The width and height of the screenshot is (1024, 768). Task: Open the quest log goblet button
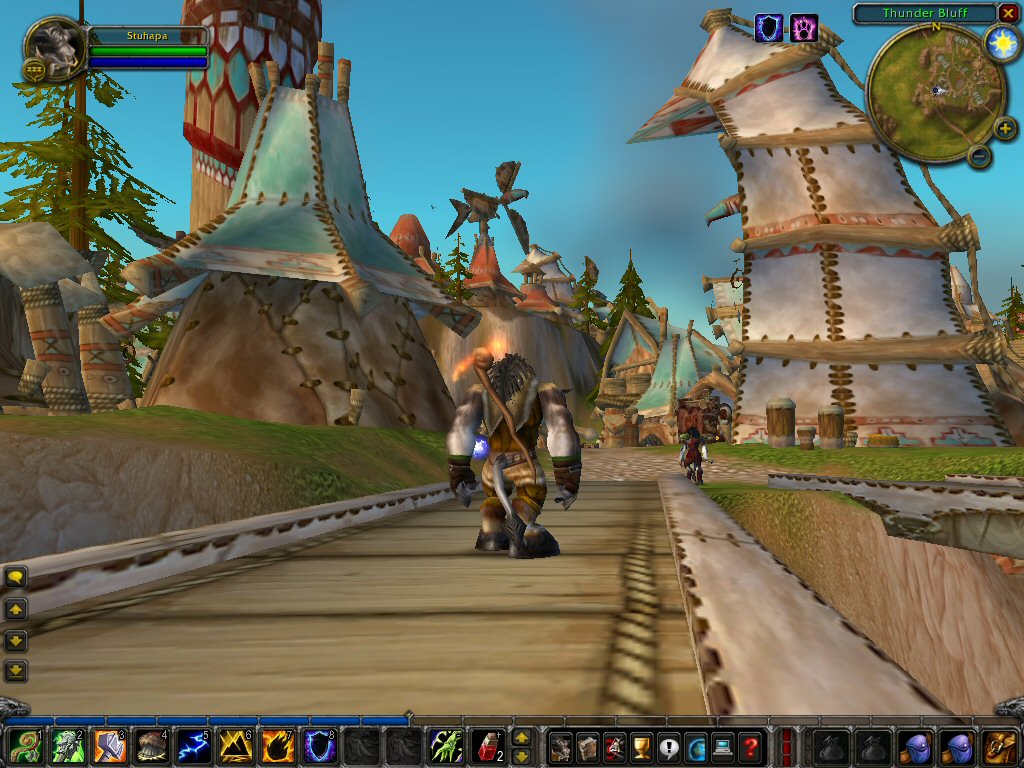[x=642, y=747]
